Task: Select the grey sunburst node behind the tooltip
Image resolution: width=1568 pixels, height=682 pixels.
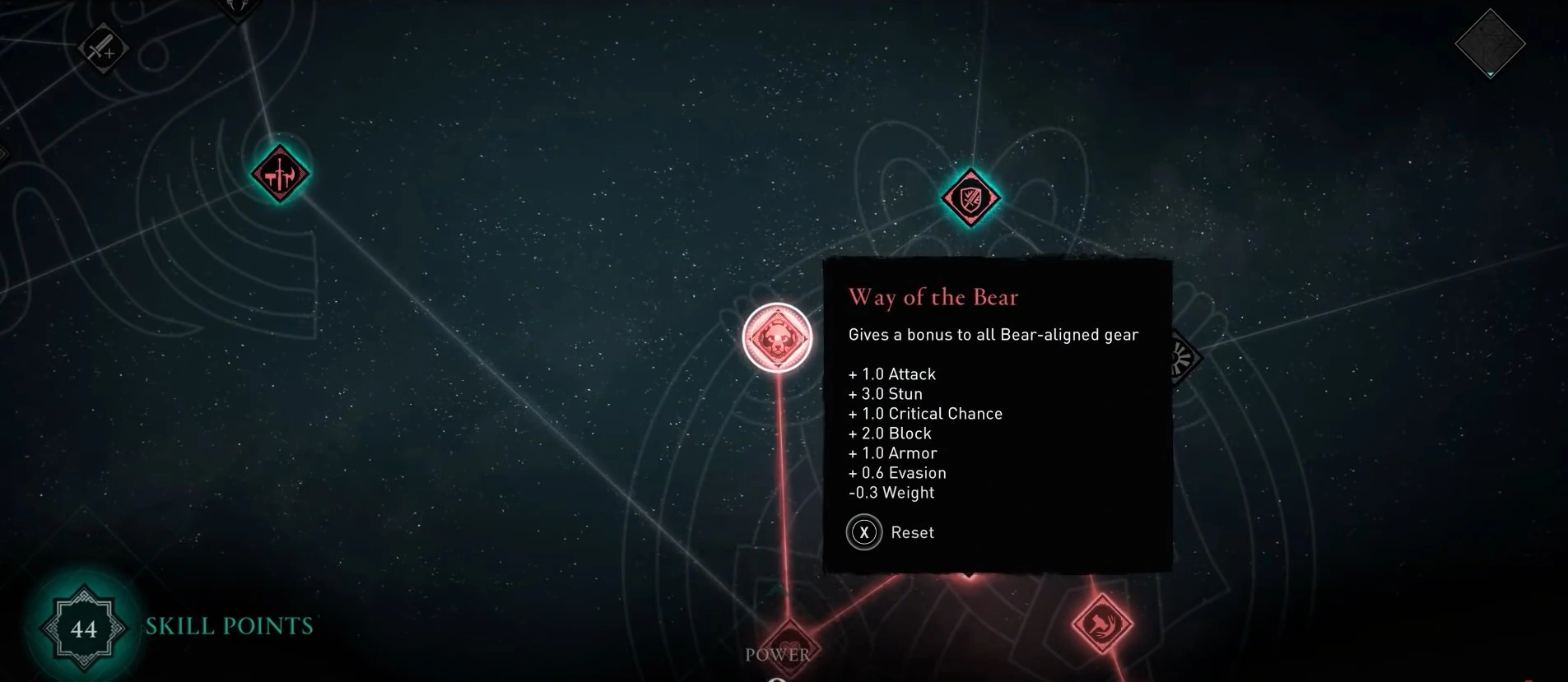Action: [1184, 358]
